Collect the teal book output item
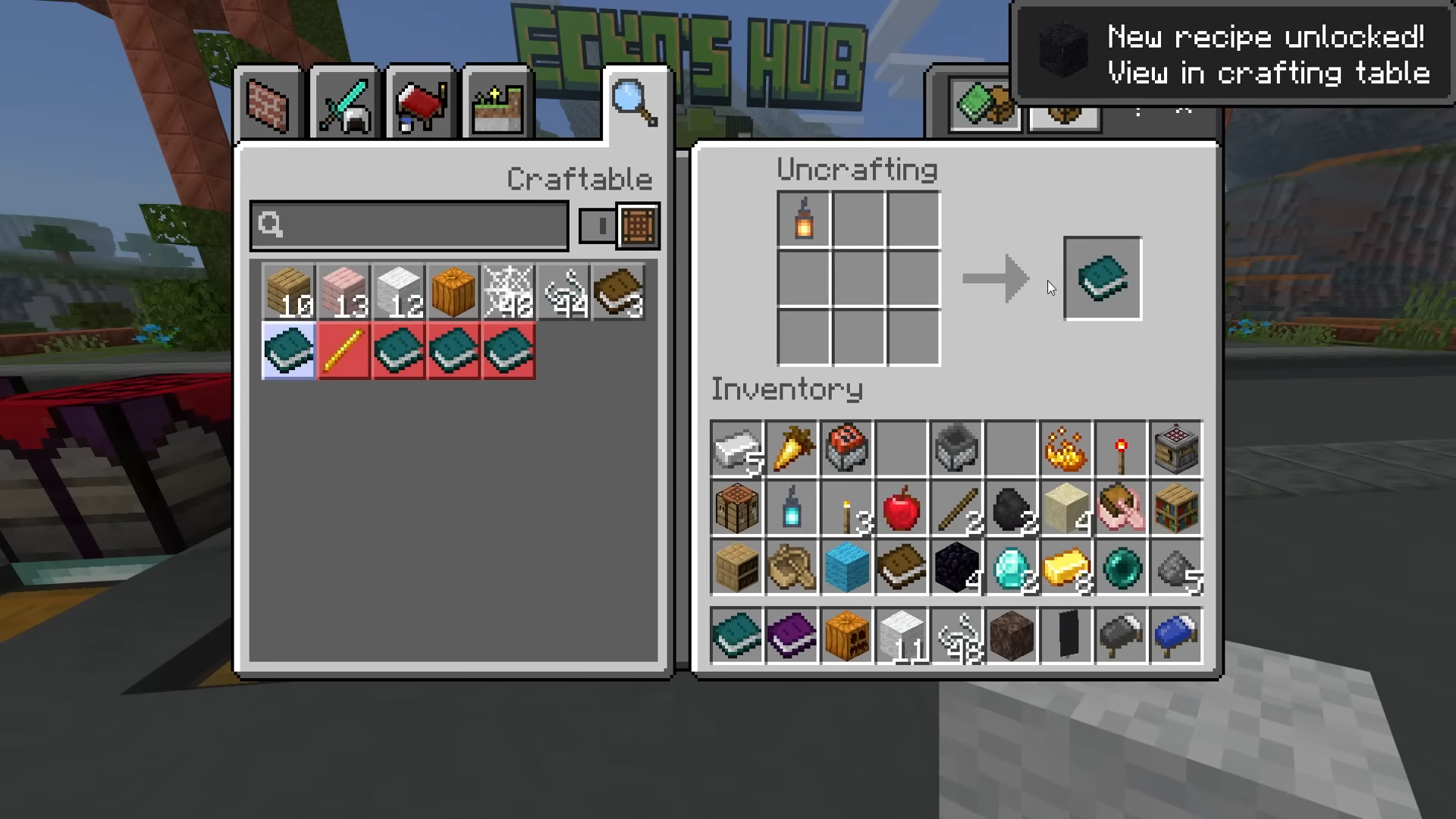1456x819 pixels. point(1102,278)
